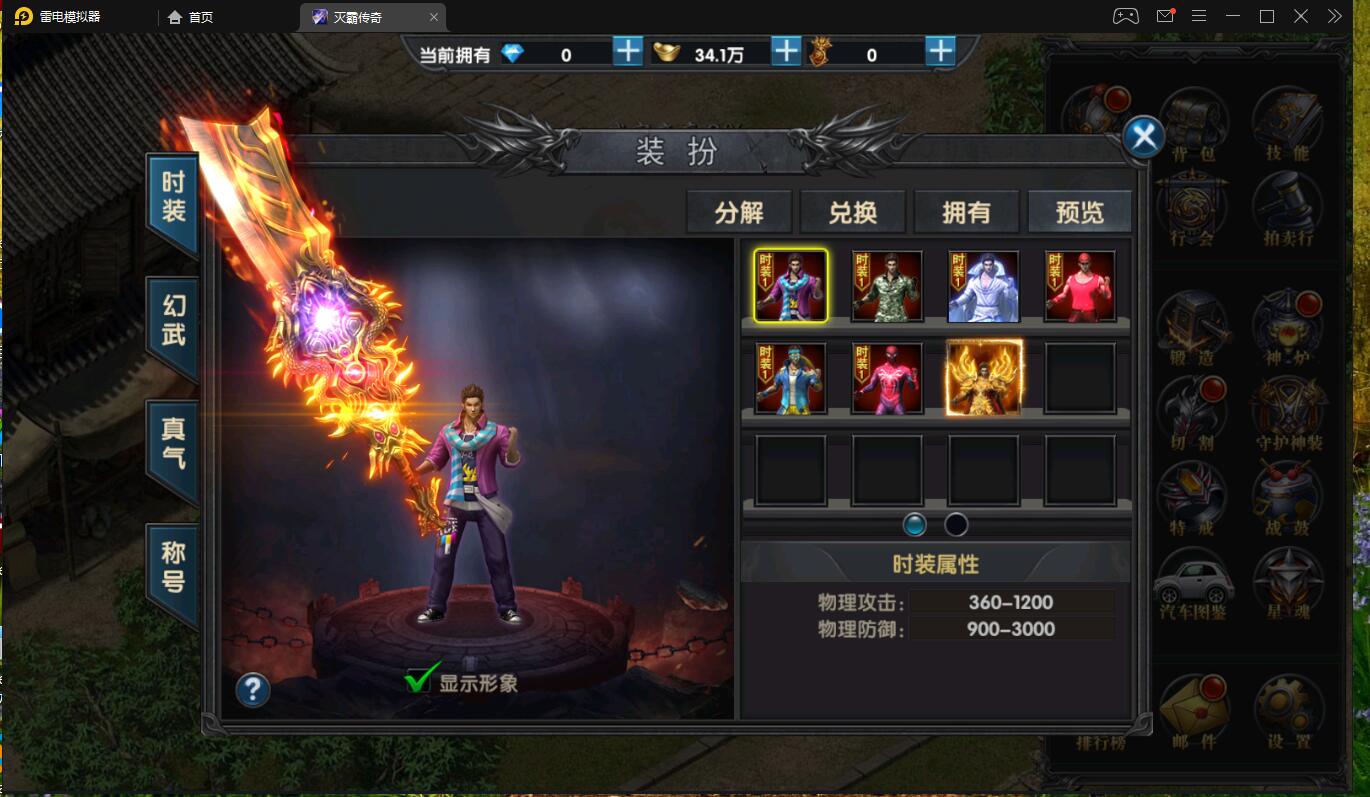1370x797 pixels.
Task: Select the 预览 preview button
Action: point(1080,212)
